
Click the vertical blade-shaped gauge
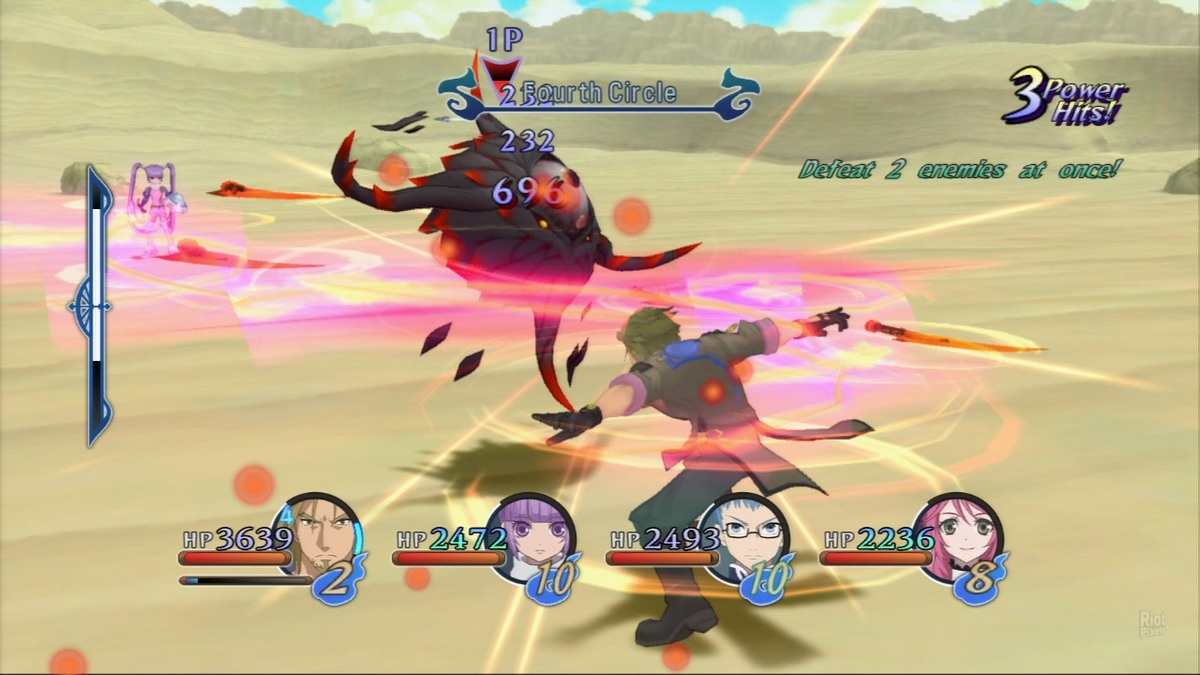tap(97, 305)
